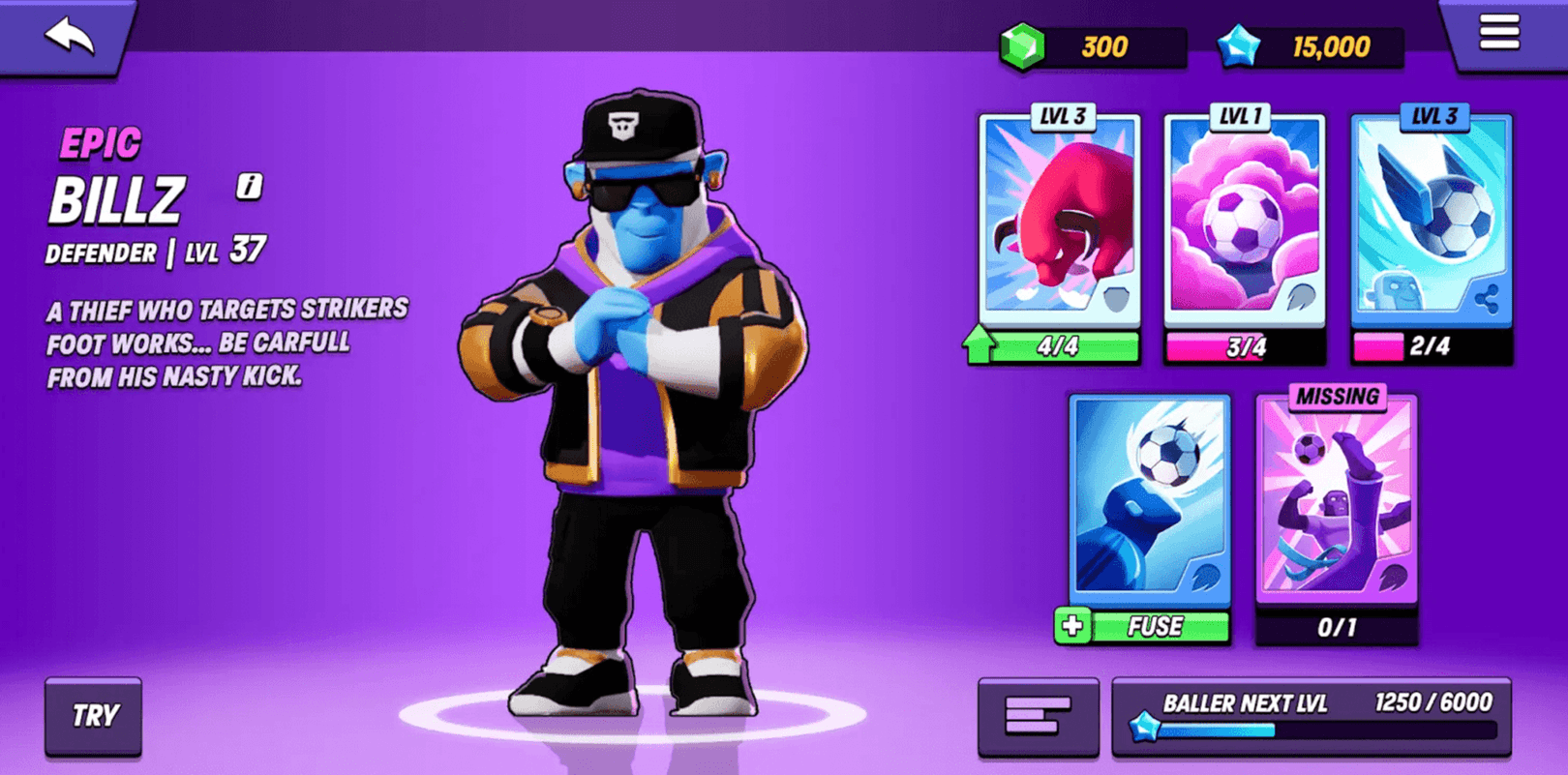Go back with the arrow button
The width and height of the screenshot is (1568, 775).
pyautogui.click(x=70, y=36)
